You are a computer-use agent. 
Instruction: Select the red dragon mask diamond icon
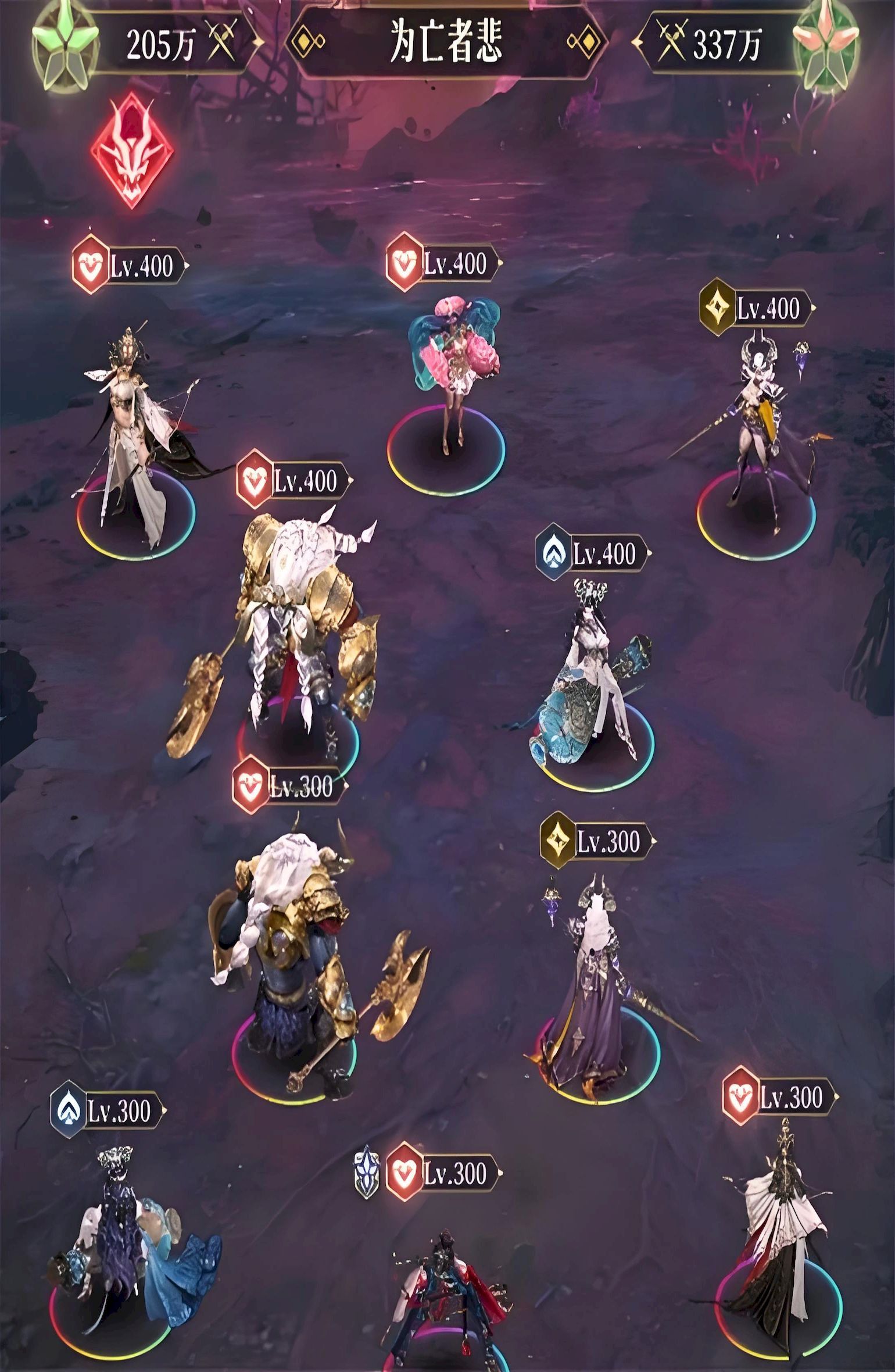point(132,150)
